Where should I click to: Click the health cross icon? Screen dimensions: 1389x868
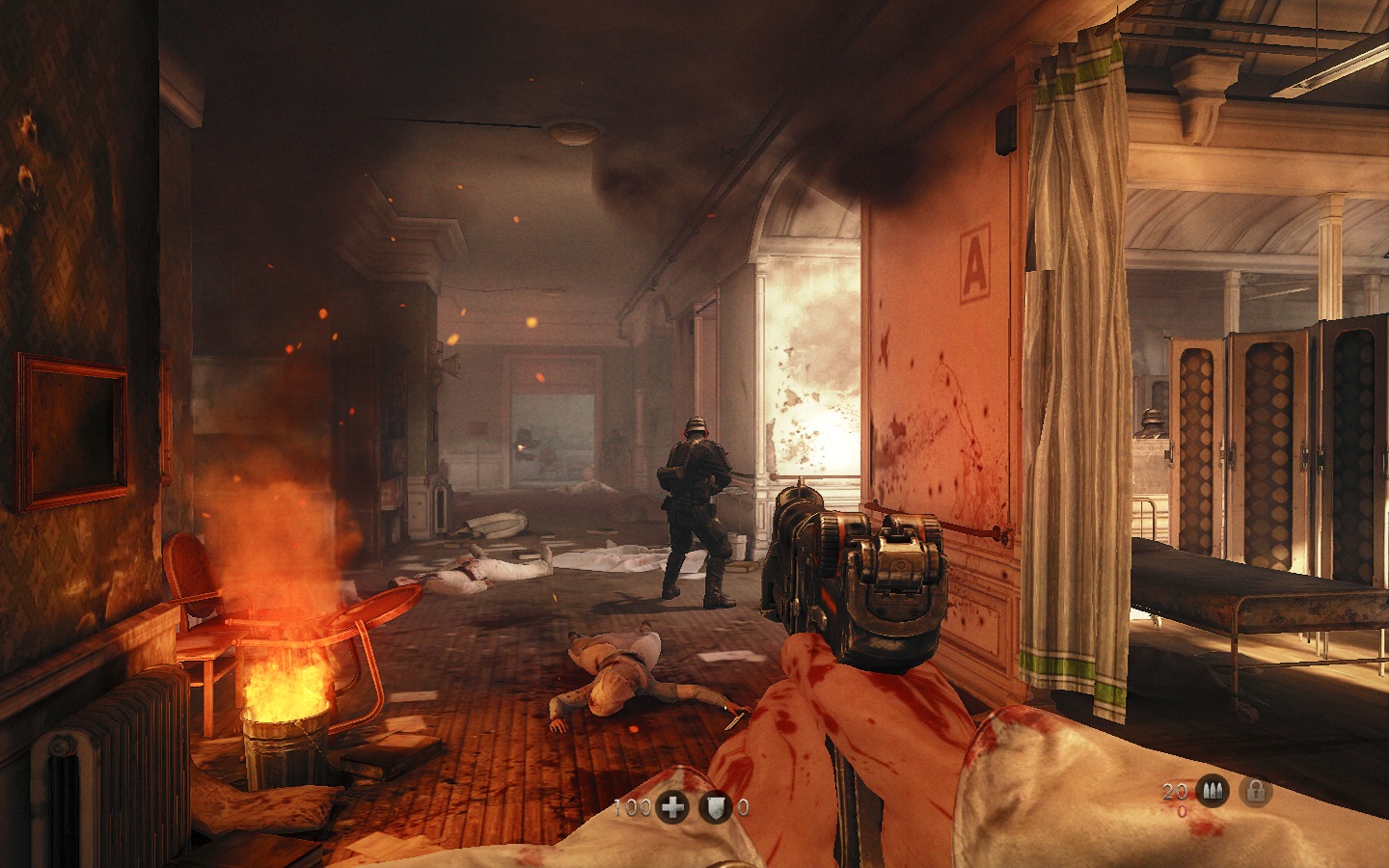672,808
